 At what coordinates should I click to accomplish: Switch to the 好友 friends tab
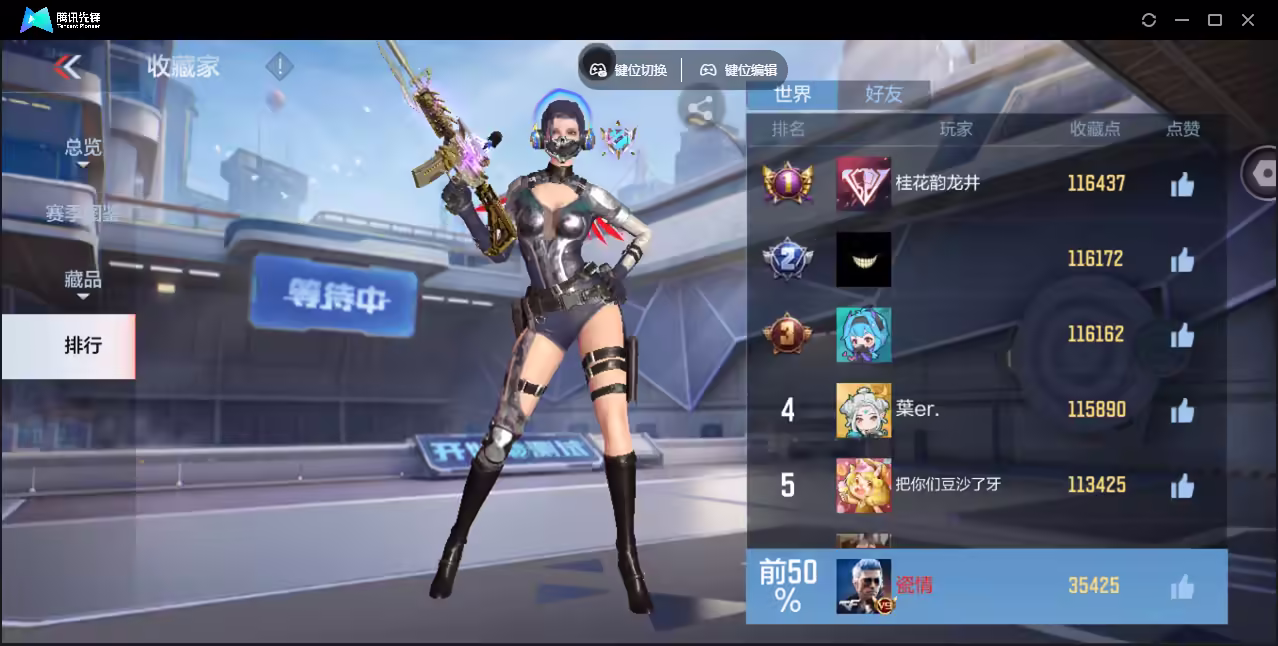click(883, 94)
